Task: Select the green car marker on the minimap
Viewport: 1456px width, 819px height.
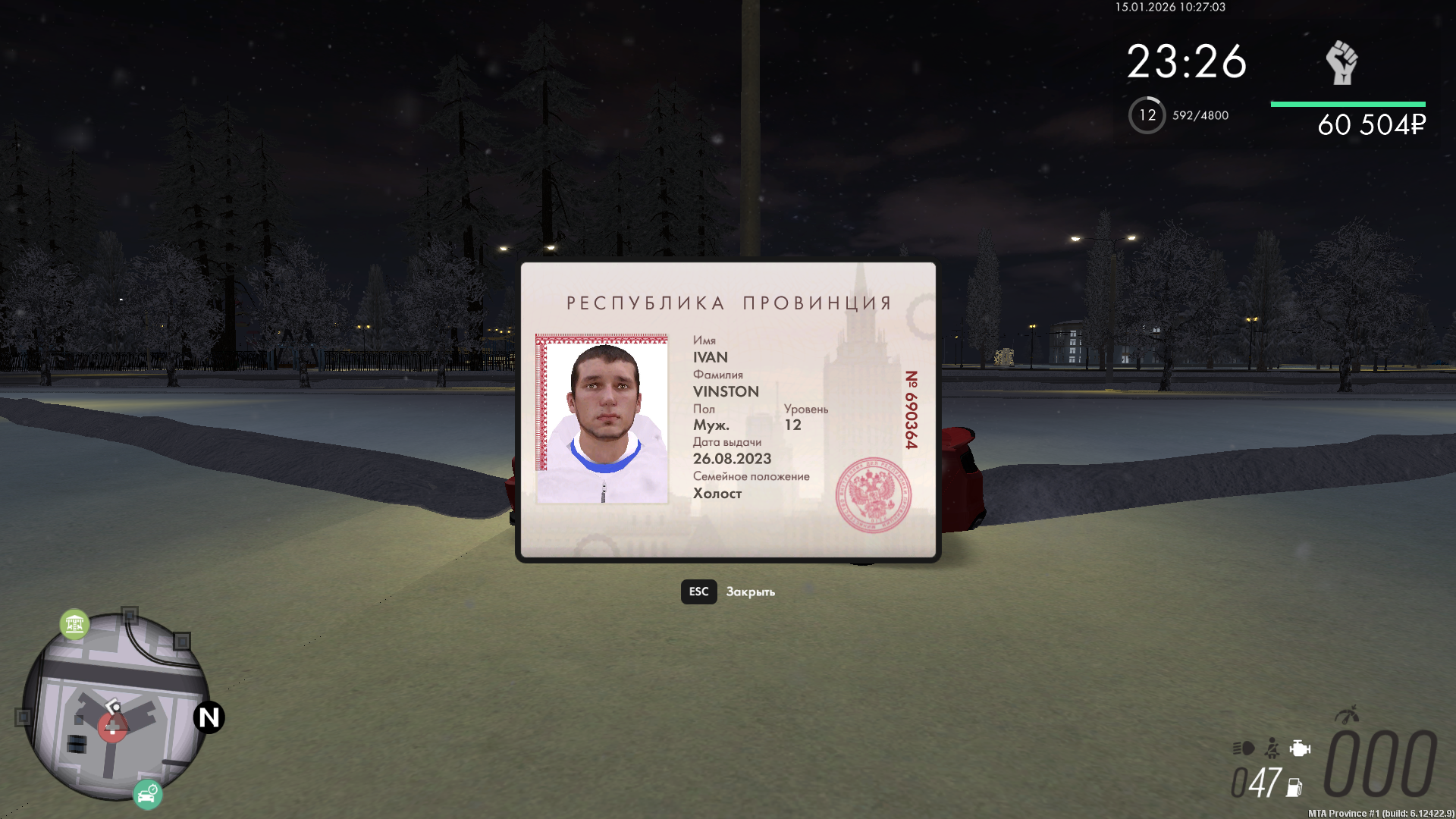Action: pos(148,794)
